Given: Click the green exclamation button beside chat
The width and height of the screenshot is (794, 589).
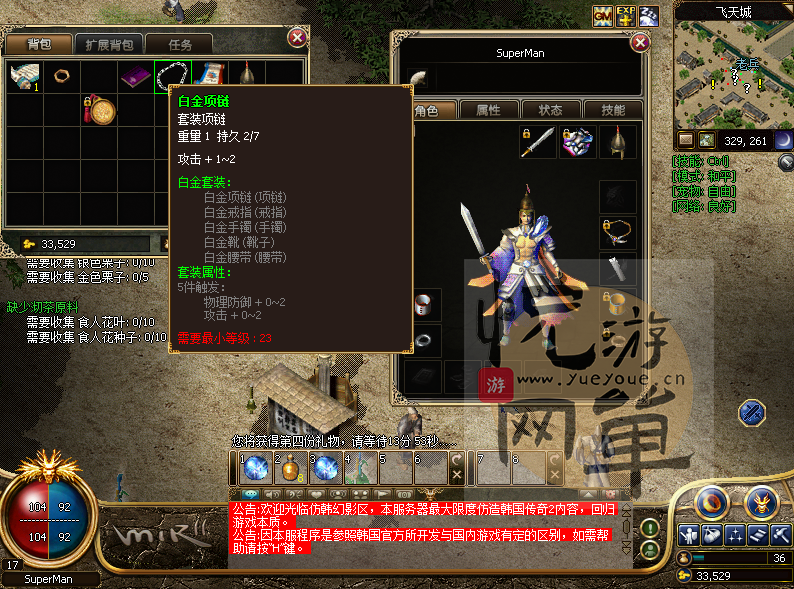Looking at the screenshot, I should [x=650, y=527].
